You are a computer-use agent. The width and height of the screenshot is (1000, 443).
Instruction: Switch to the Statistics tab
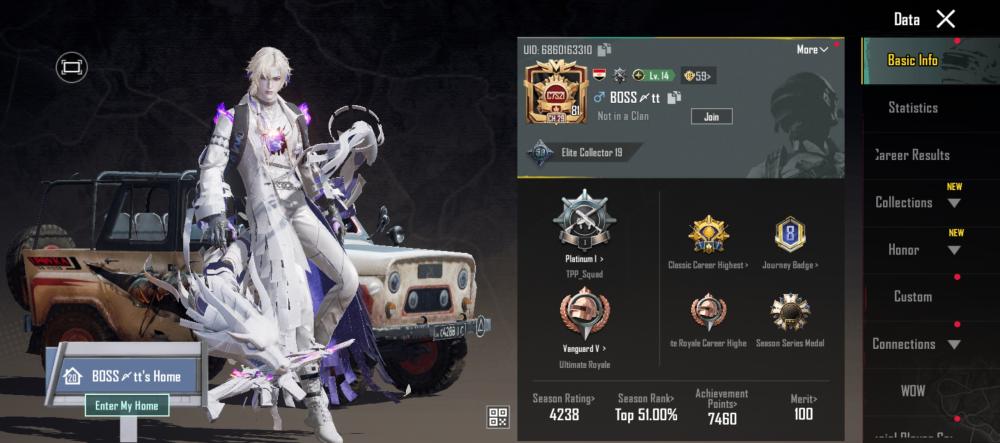click(913, 108)
